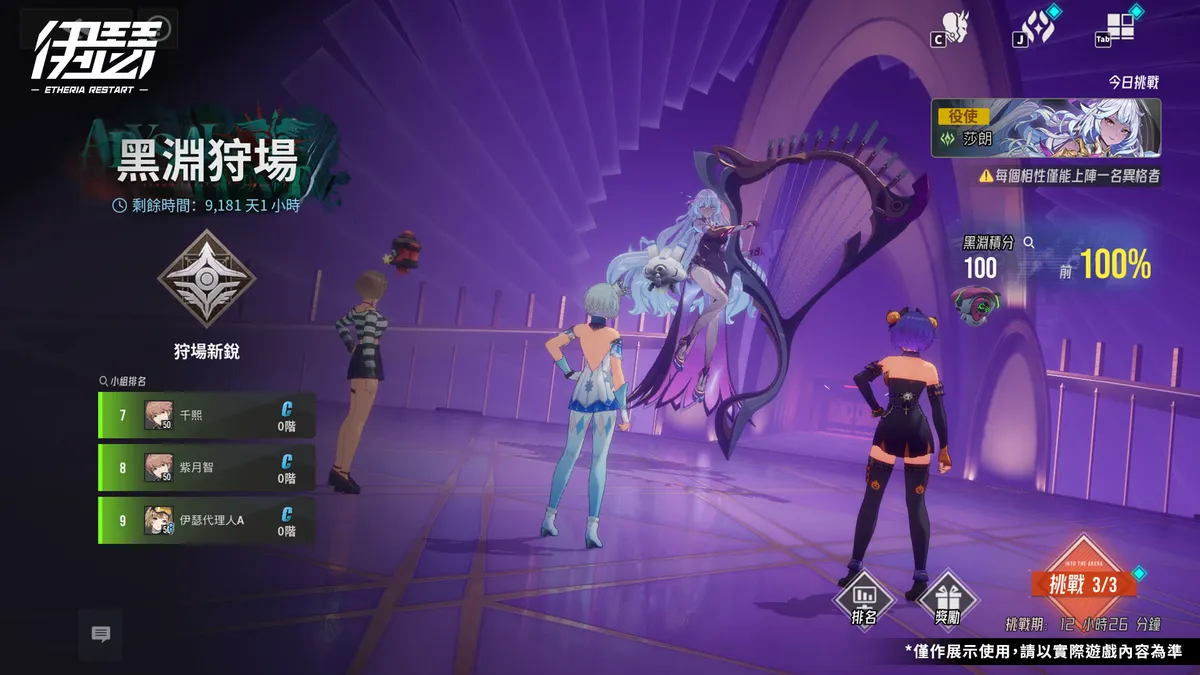1200x675 pixels.
Task: Select the 莎朗 today's challenge banner
Action: pyautogui.click(x=1046, y=128)
